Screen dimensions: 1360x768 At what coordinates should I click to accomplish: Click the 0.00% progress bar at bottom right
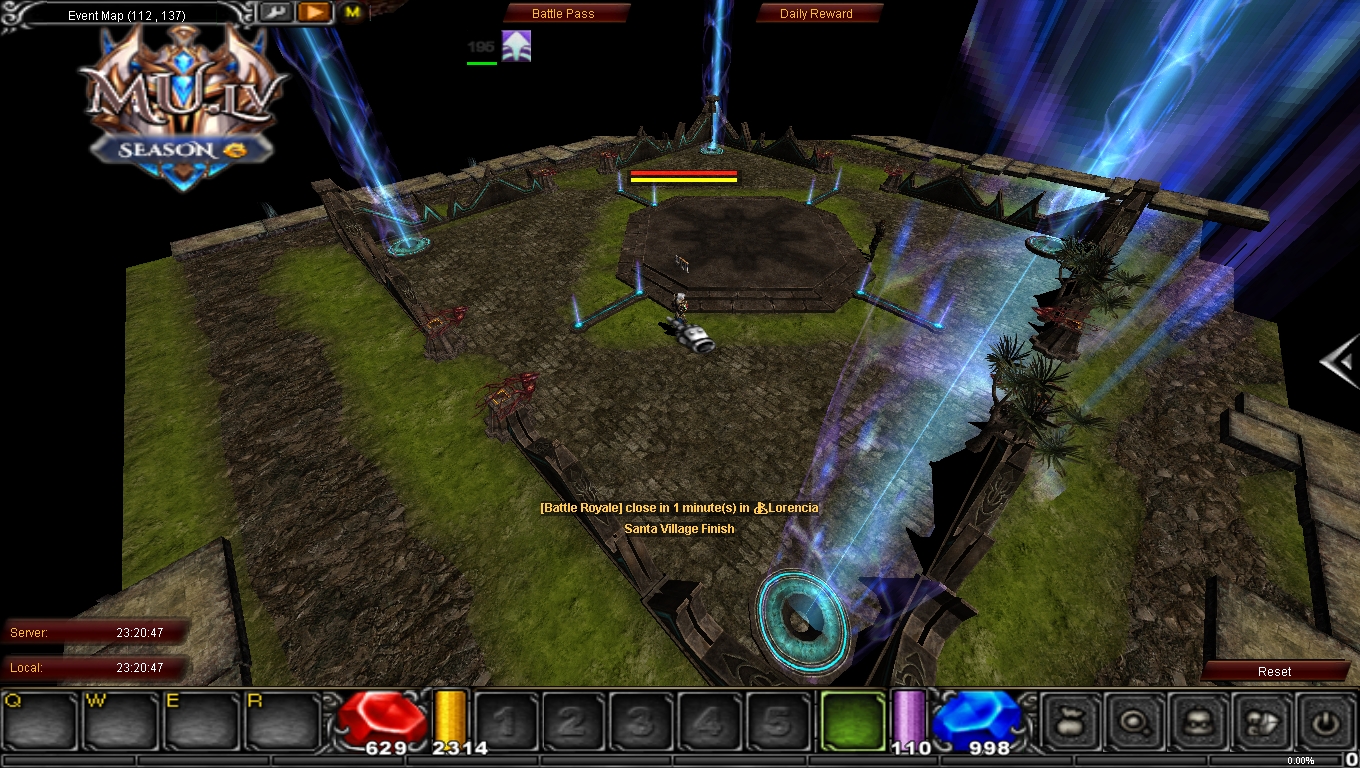1300,760
